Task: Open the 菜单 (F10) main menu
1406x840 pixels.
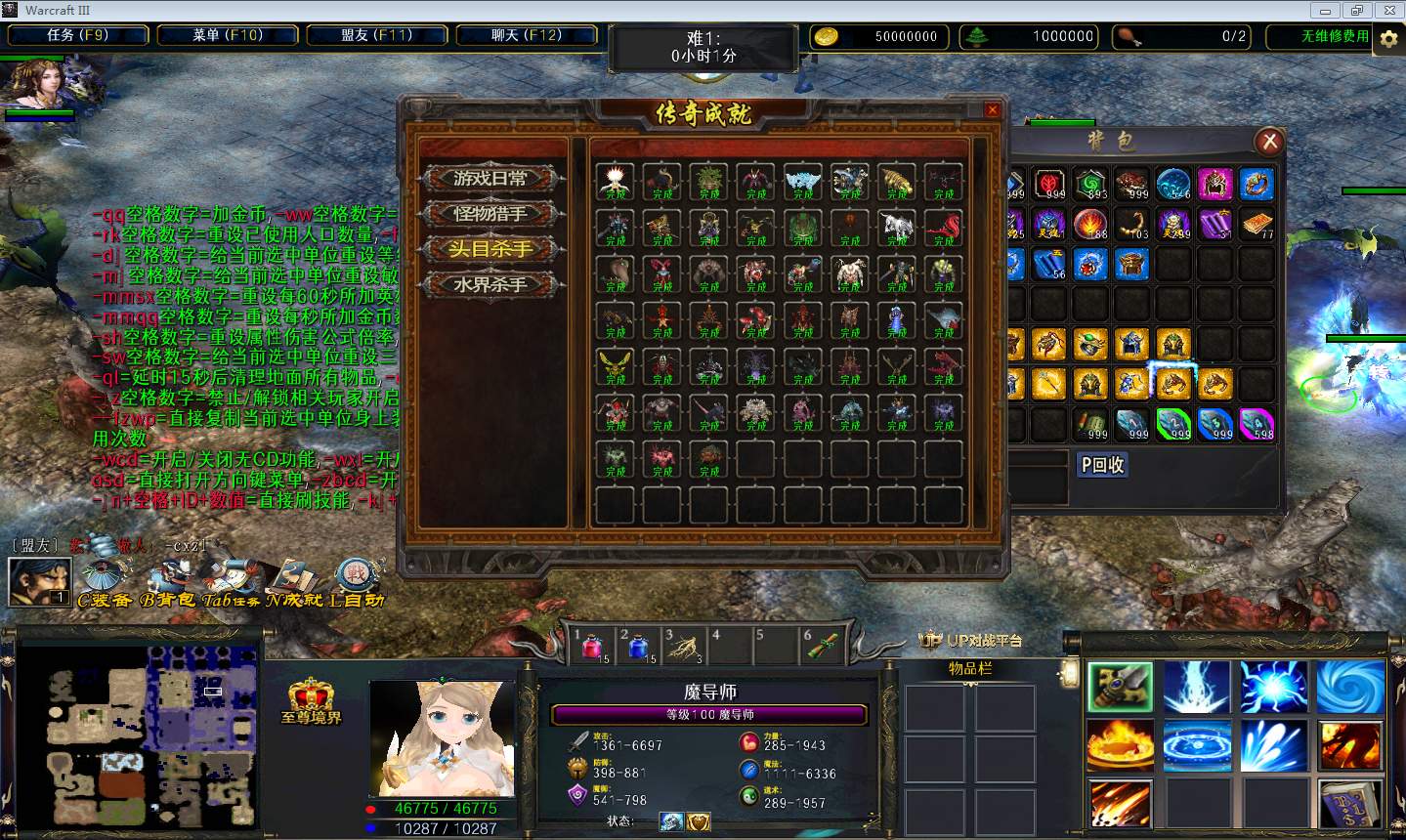Action: 228,35
